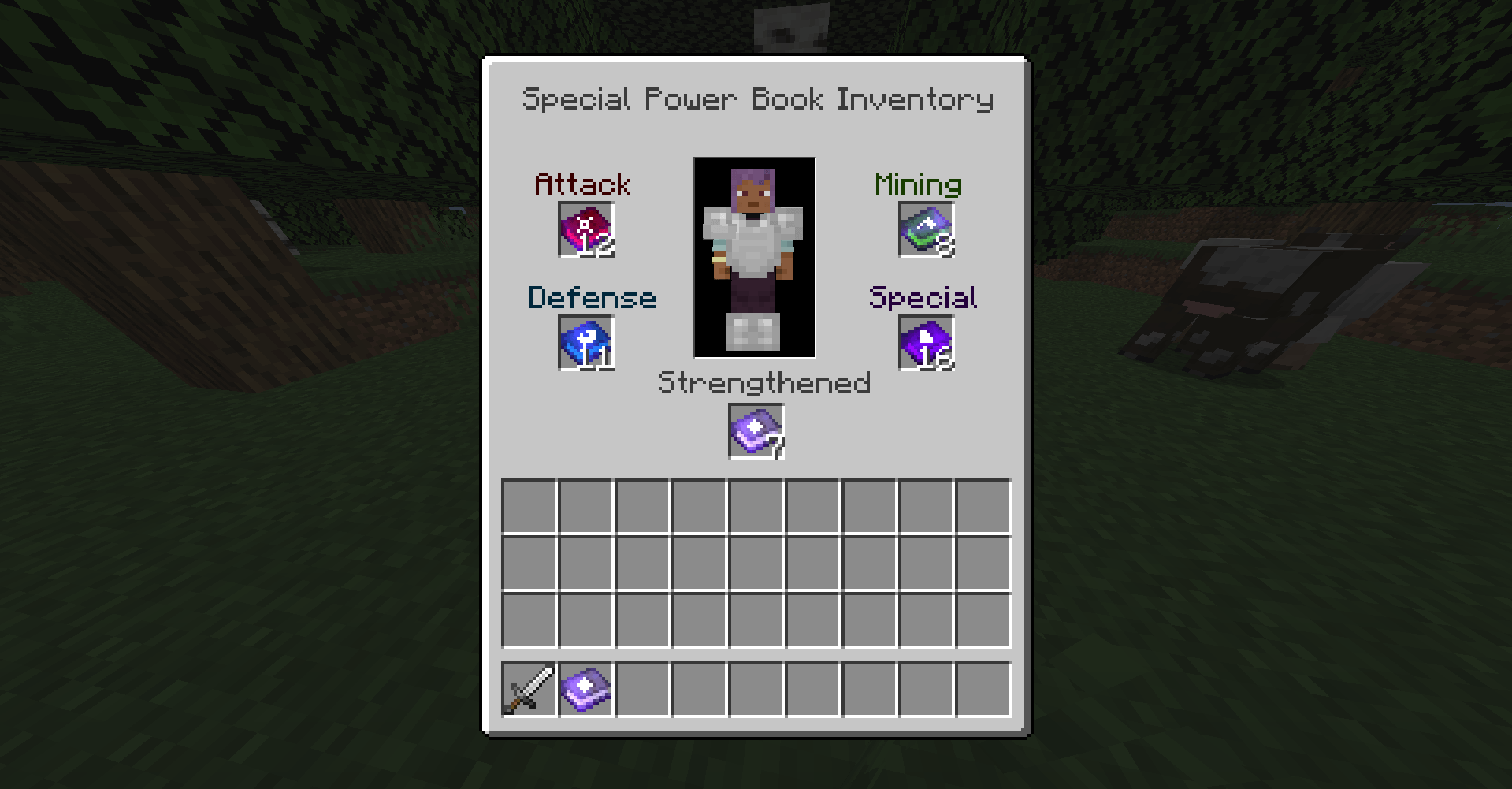Click the player character preview
Screen dimensions: 1512x789
[753, 256]
